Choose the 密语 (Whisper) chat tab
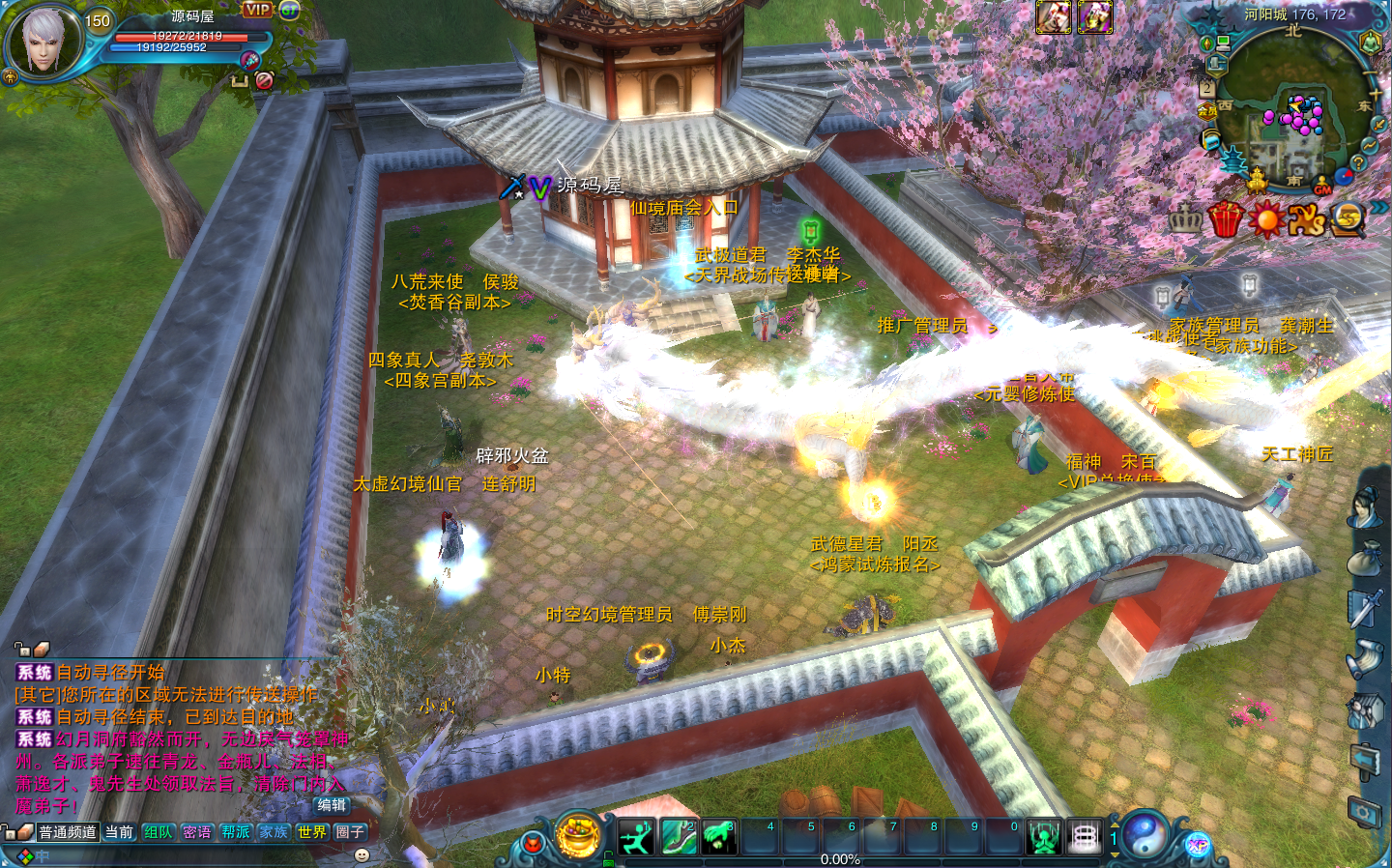Screen dimensions: 1392x868 [x=196, y=832]
